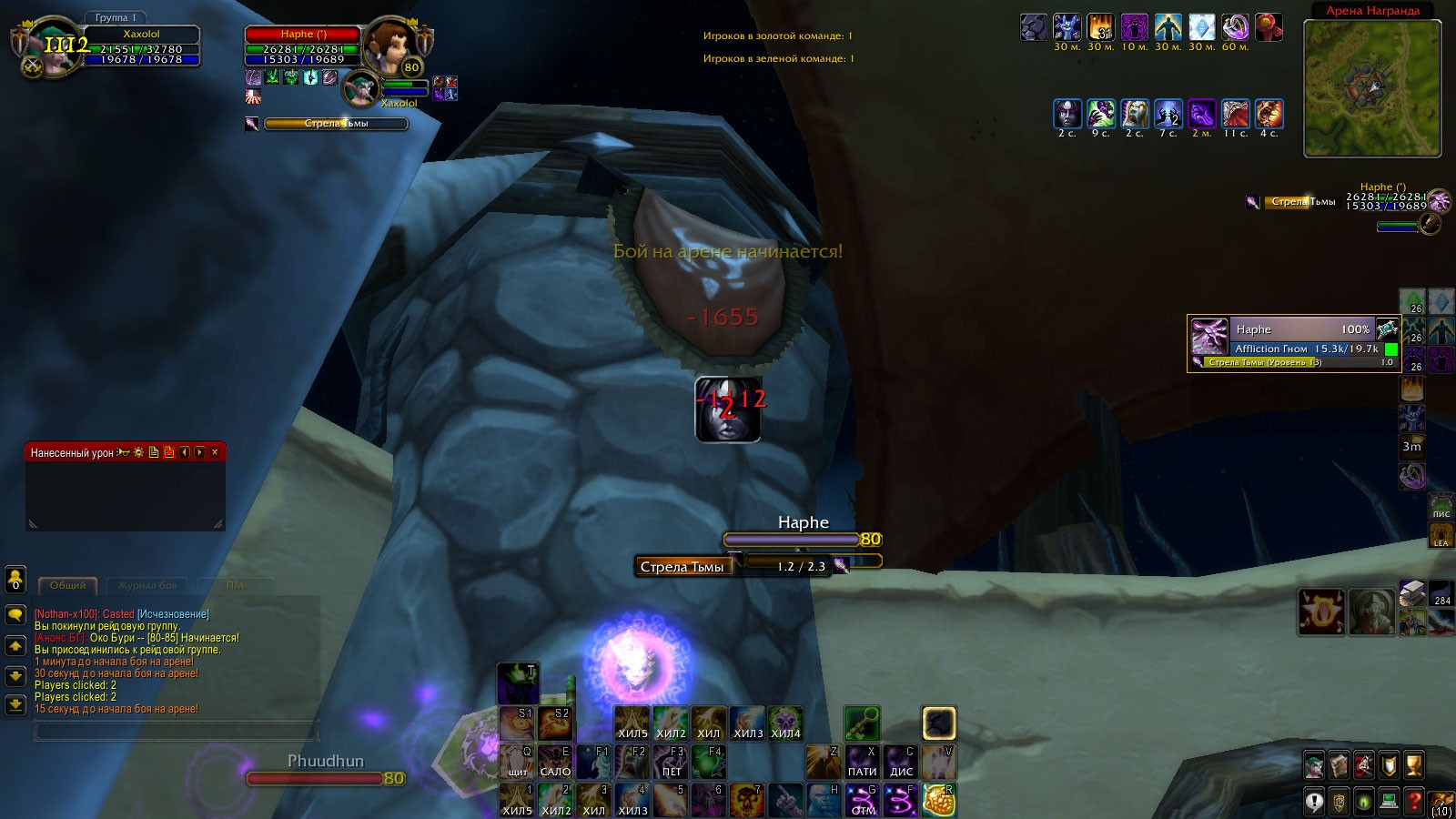The width and height of the screenshot is (1456, 819).
Task: Open the damage meter gear settings
Action: click(x=138, y=452)
